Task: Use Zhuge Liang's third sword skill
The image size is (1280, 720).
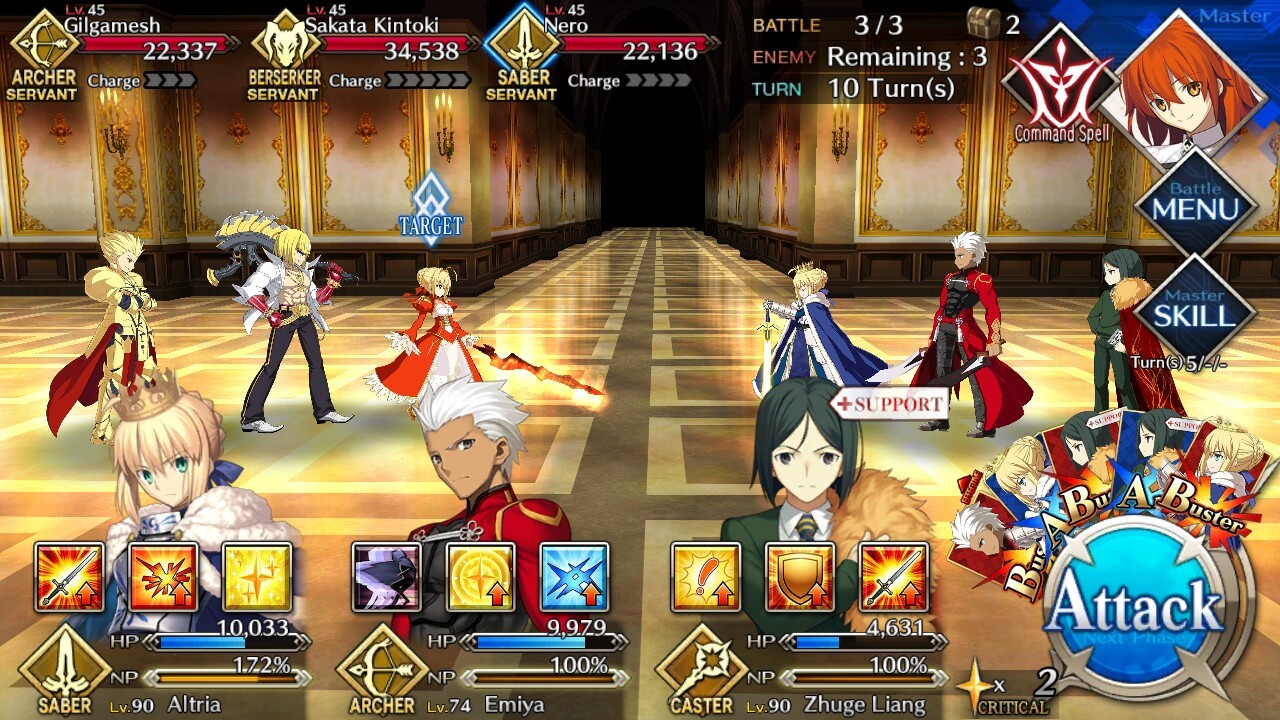Action: tap(893, 577)
